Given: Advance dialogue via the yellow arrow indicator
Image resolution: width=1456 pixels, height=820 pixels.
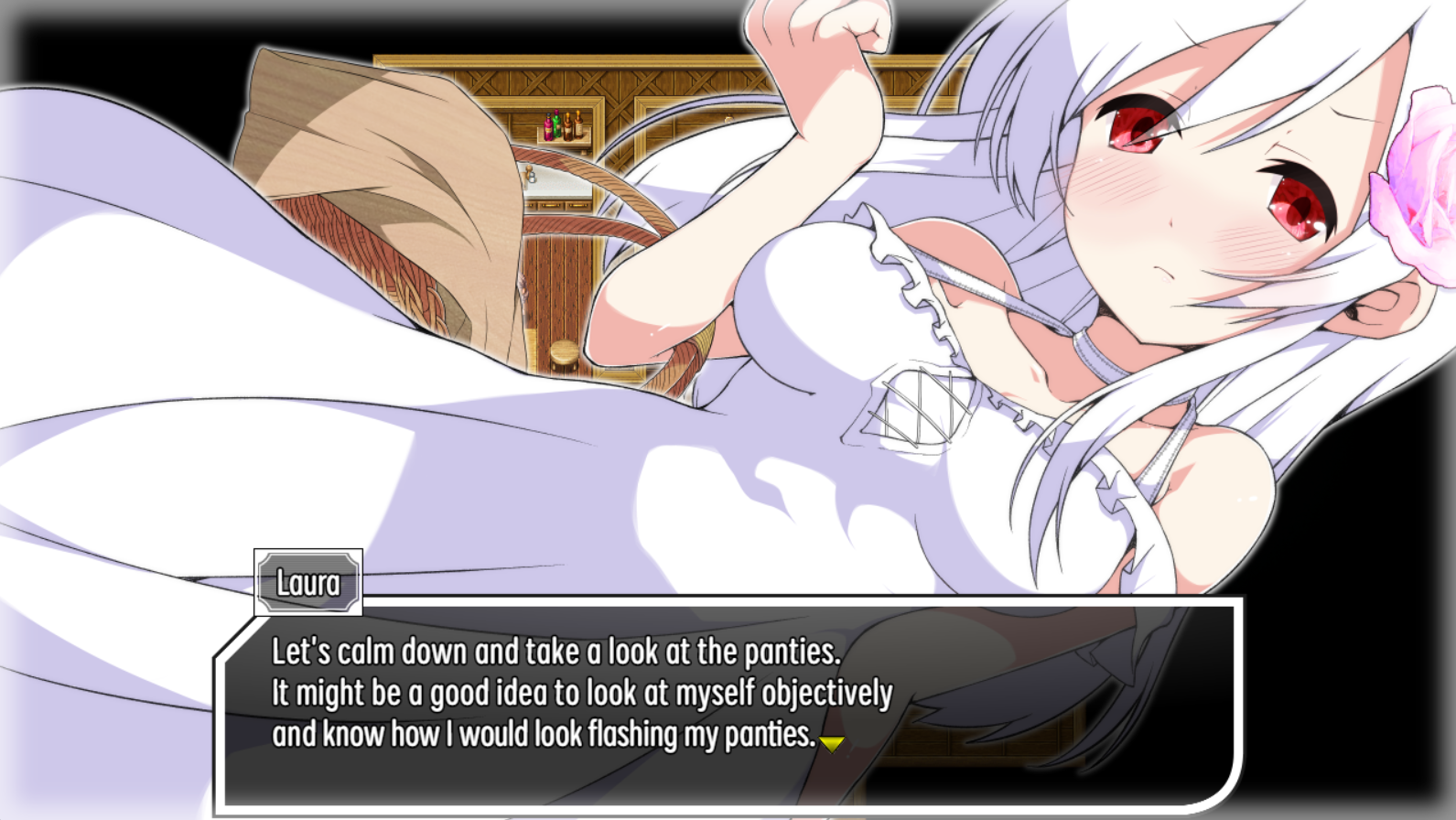Looking at the screenshot, I should click(x=831, y=743).
